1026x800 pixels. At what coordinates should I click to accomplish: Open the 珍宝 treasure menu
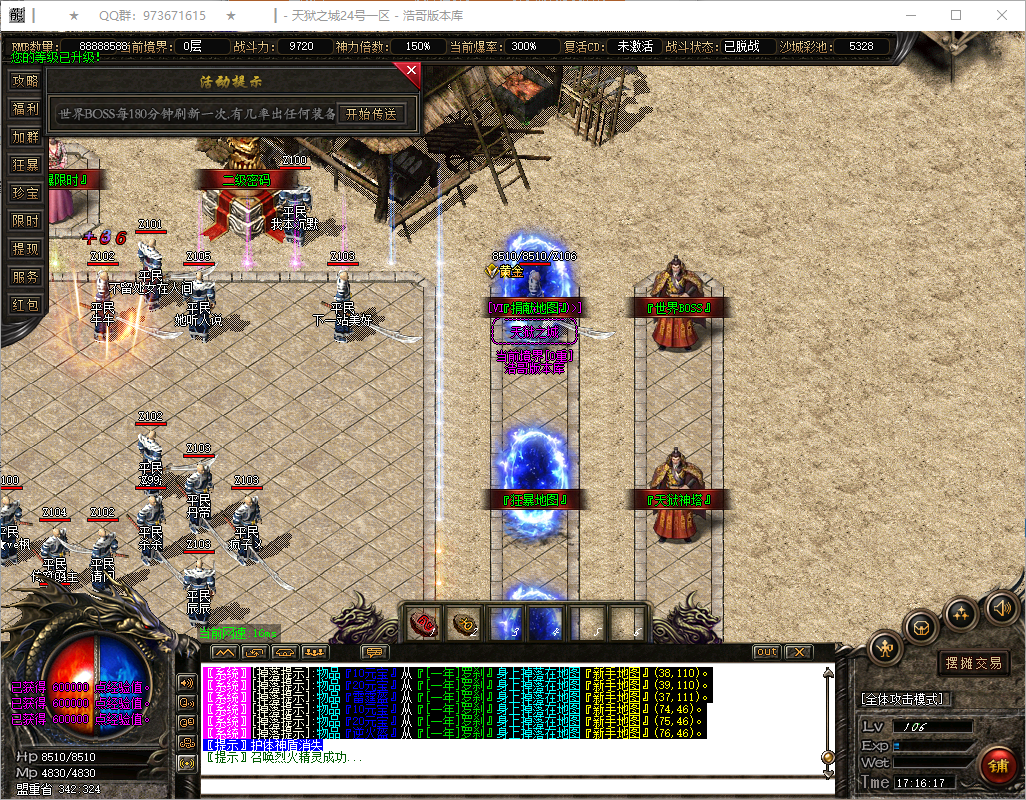click(25, 193)
